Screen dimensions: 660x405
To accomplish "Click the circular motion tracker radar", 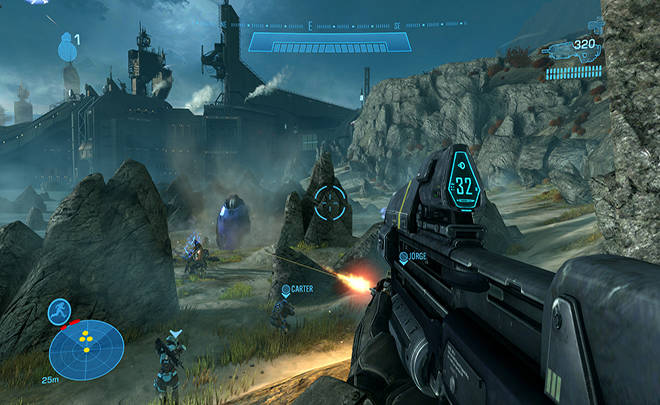I will click(x=87, y=349).
